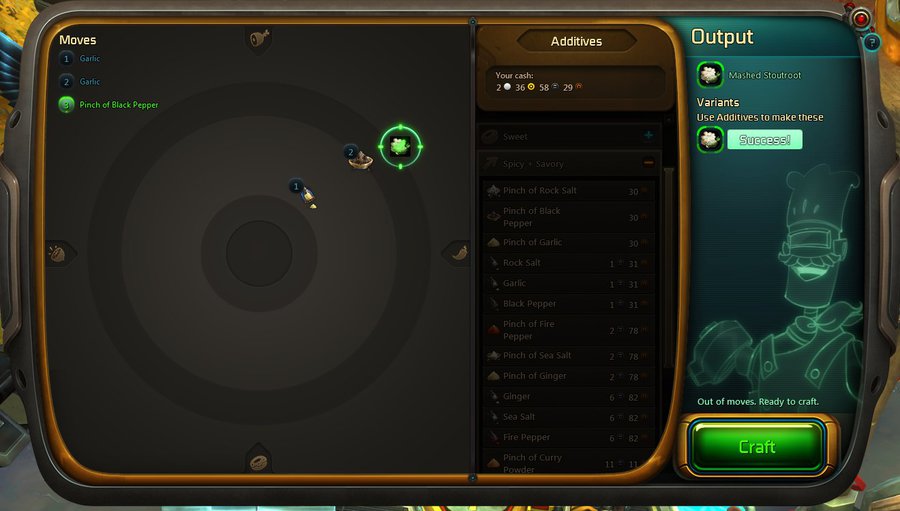This screenshot has height=511, width=900.
Task: Select the first Garlic move entry
Action: 89,59
